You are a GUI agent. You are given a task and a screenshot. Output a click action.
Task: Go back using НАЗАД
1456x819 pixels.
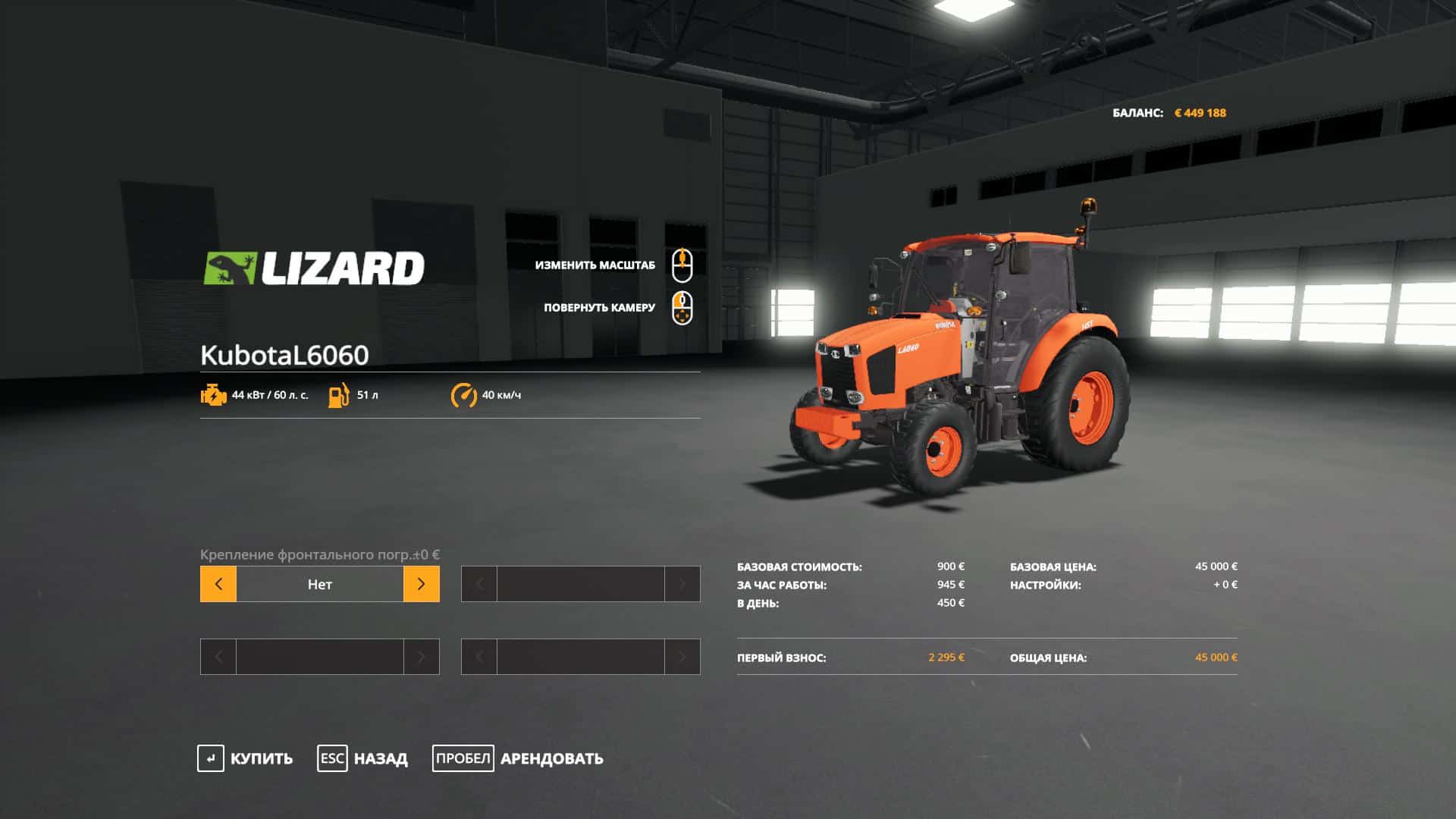tap(362, 758)
